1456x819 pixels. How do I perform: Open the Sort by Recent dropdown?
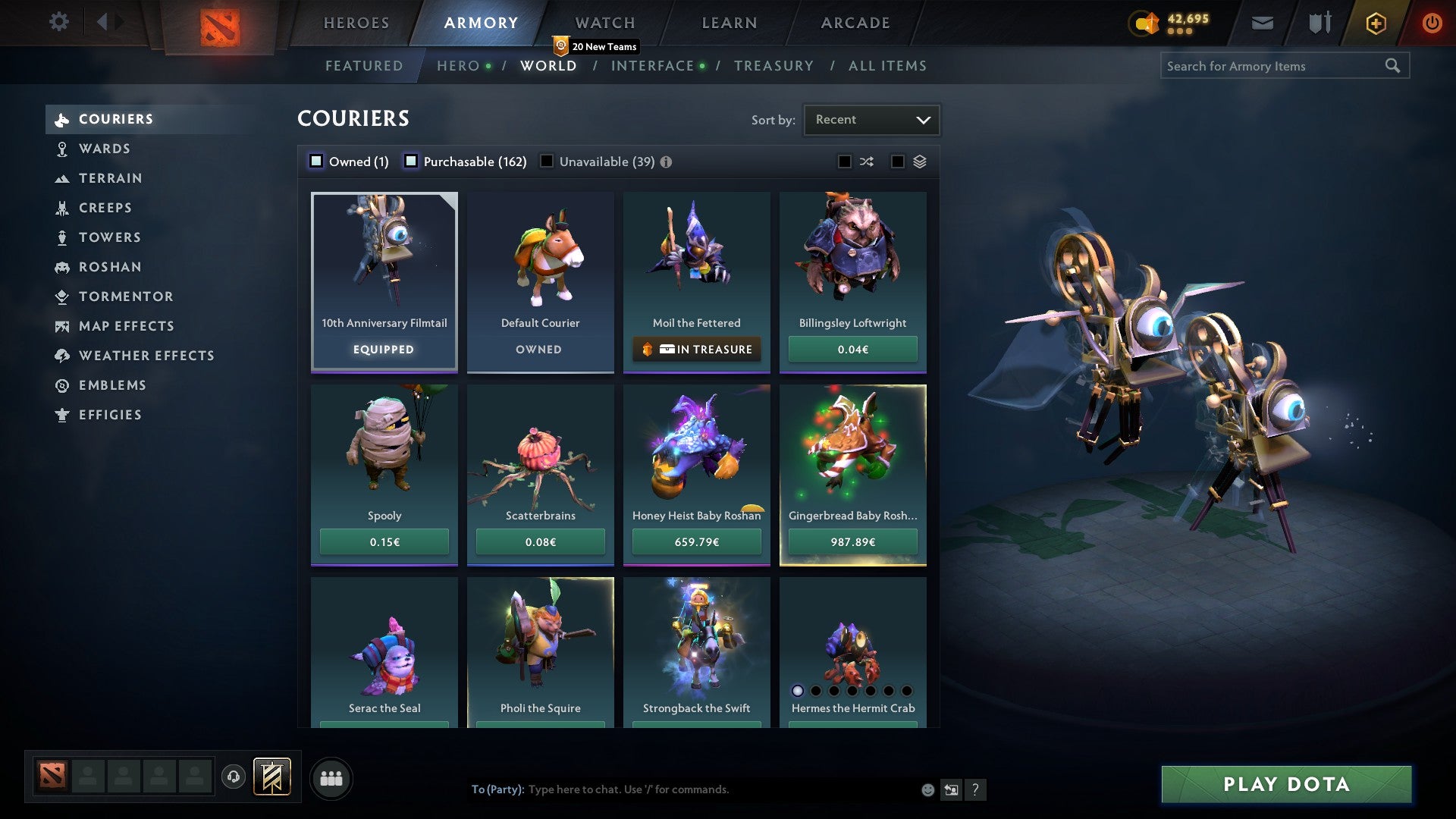[871, 119]
